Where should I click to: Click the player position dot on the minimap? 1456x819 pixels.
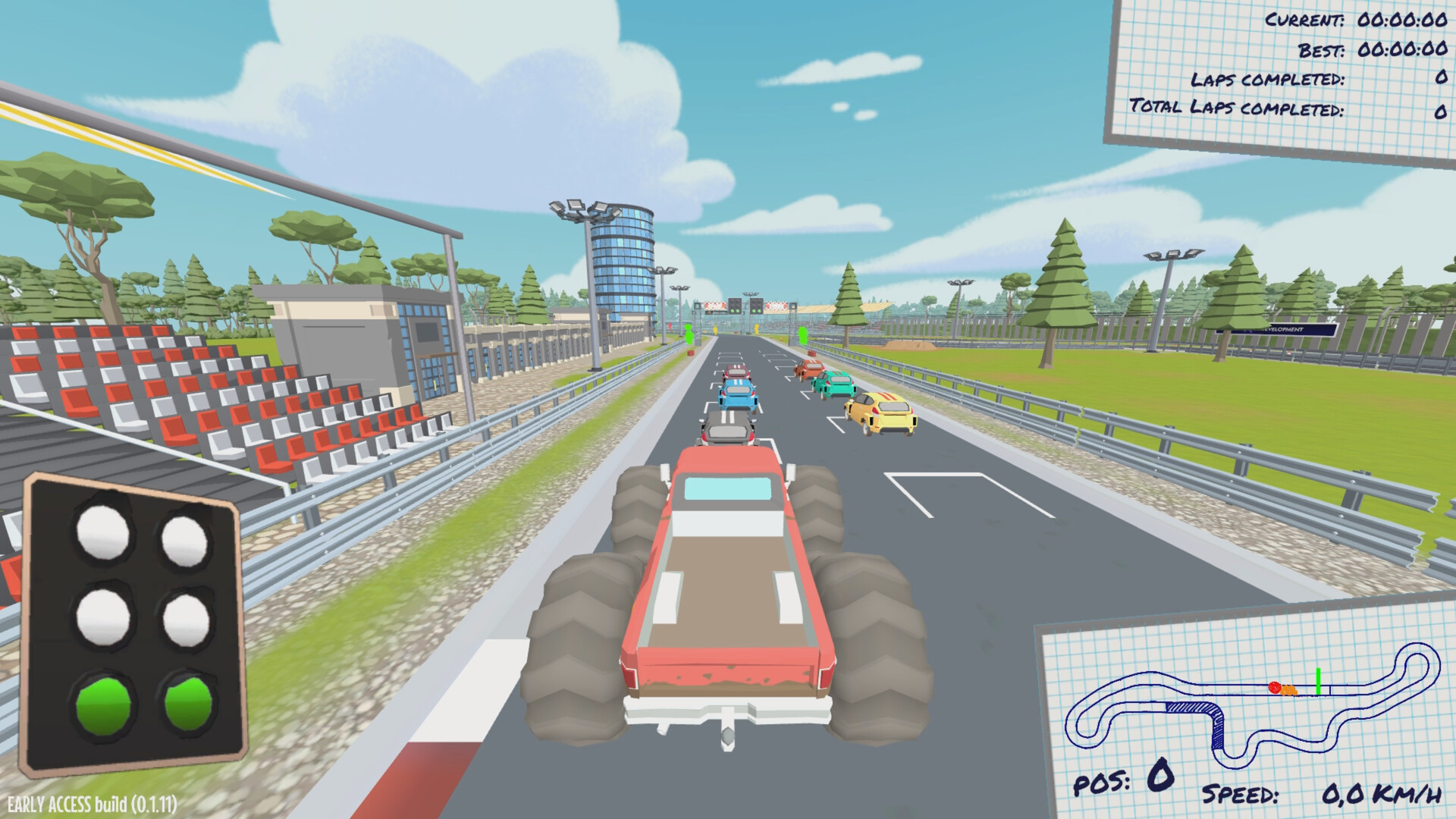(x=1275, y=688)
